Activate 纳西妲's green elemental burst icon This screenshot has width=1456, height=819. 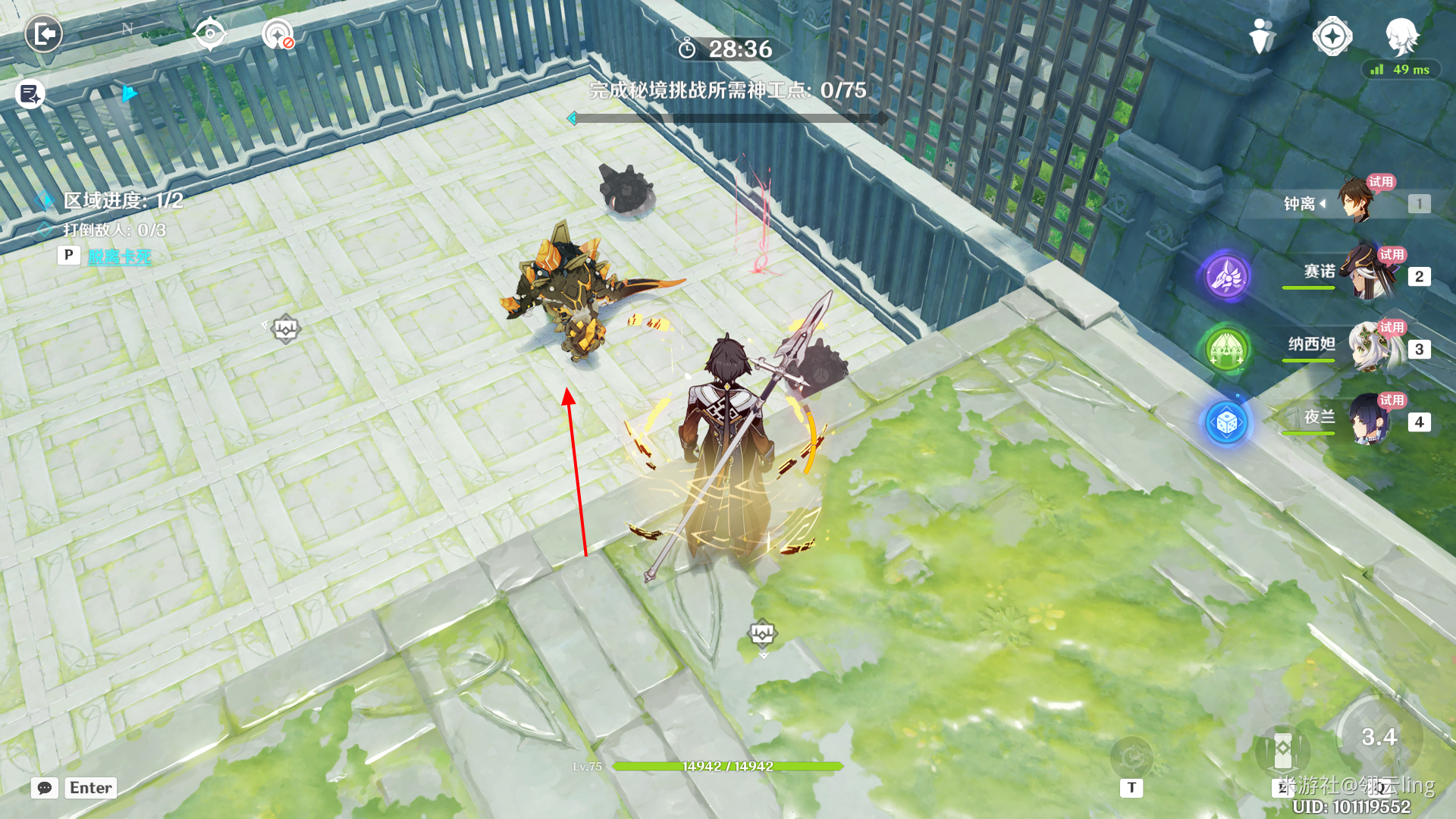[1226, 349]
